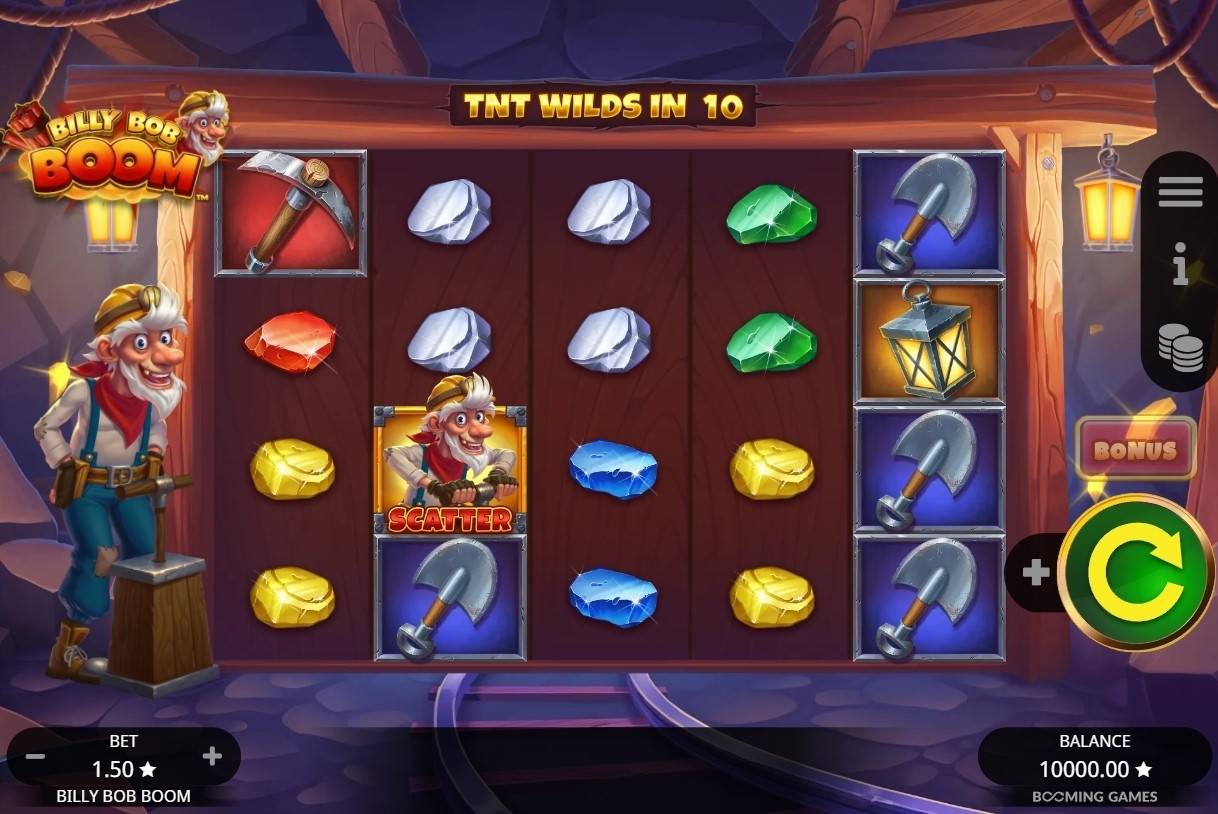Expand options with plus beside spin button
Screen dimensions: 1218x814
pyautogui.click(x=1035, y=573)
